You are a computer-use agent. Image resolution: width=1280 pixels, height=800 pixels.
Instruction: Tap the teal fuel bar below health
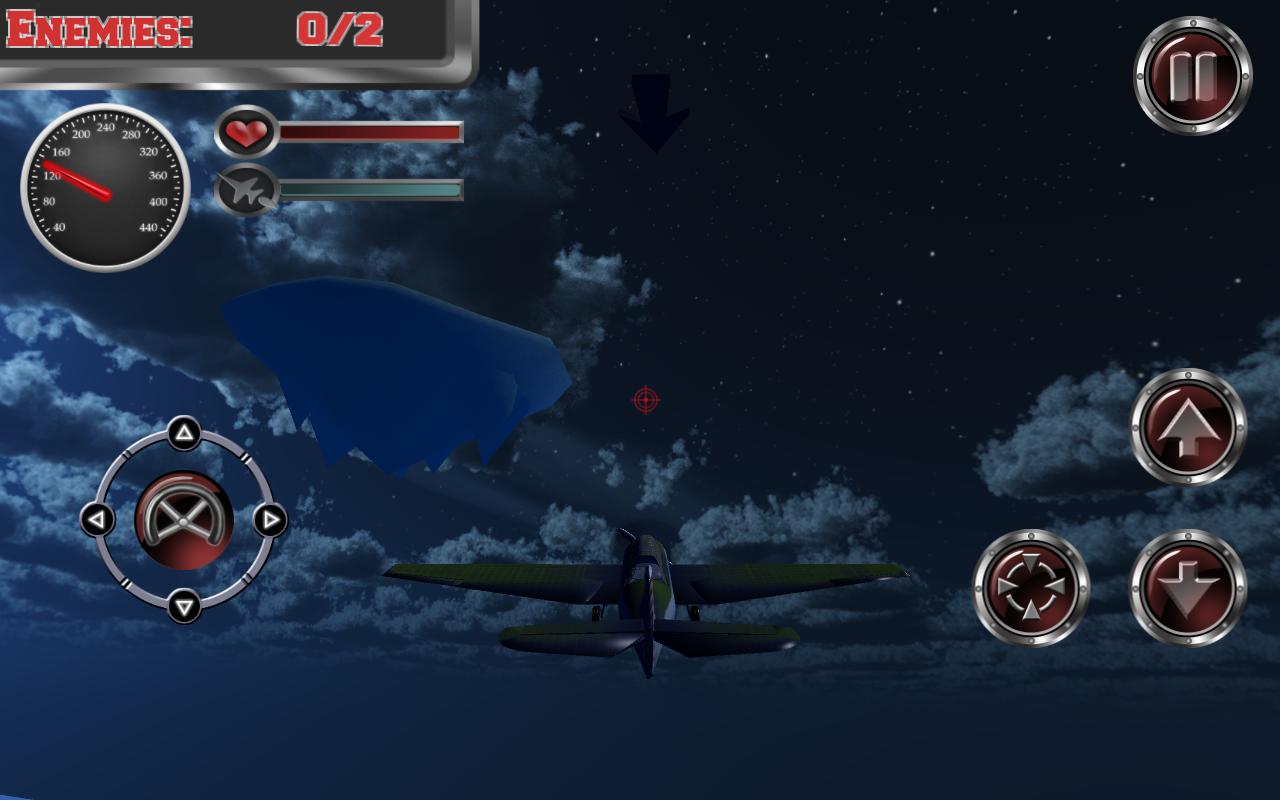(370, 187)
